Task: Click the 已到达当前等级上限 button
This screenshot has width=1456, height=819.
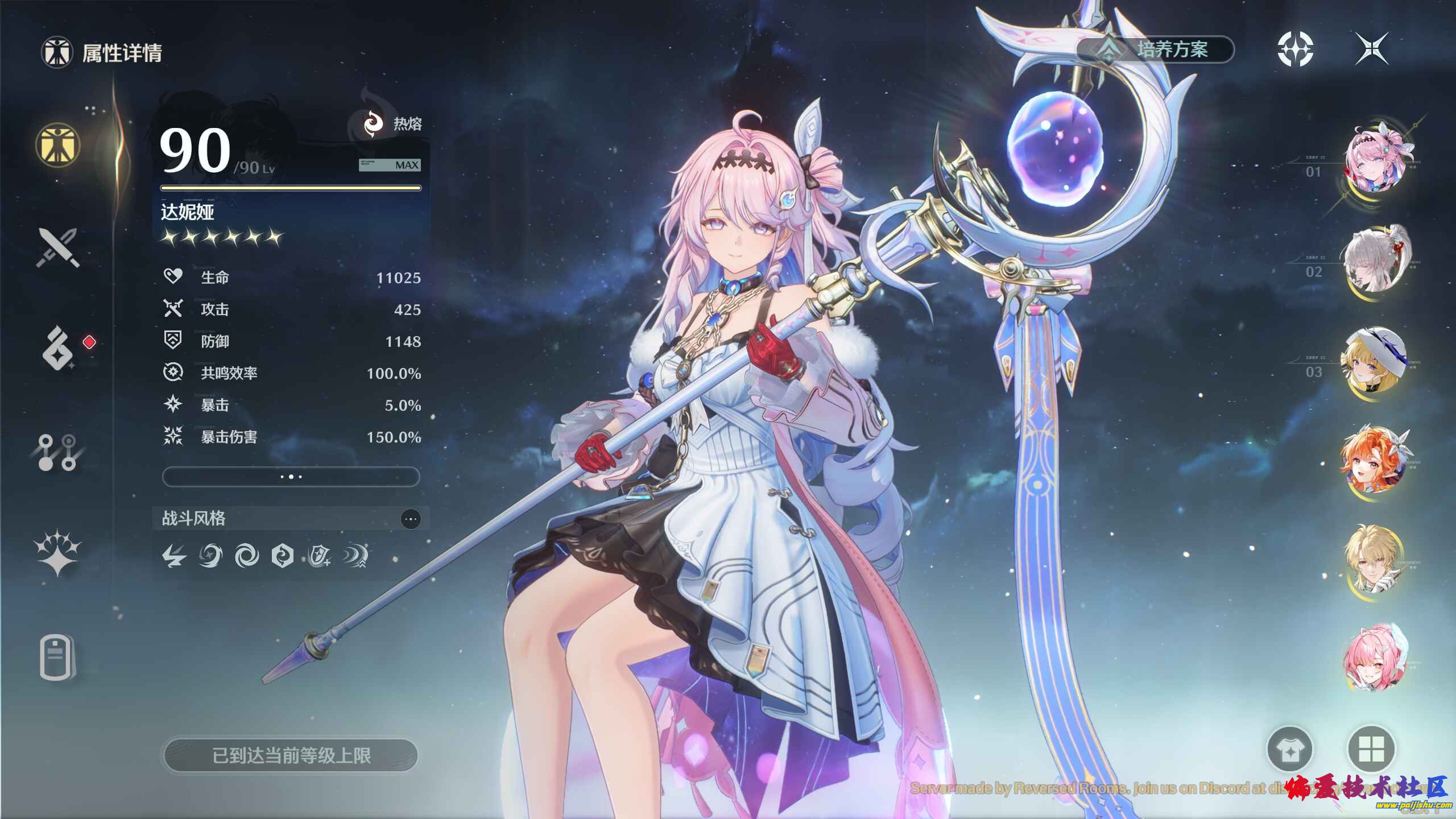Action: tap(291, 756)
